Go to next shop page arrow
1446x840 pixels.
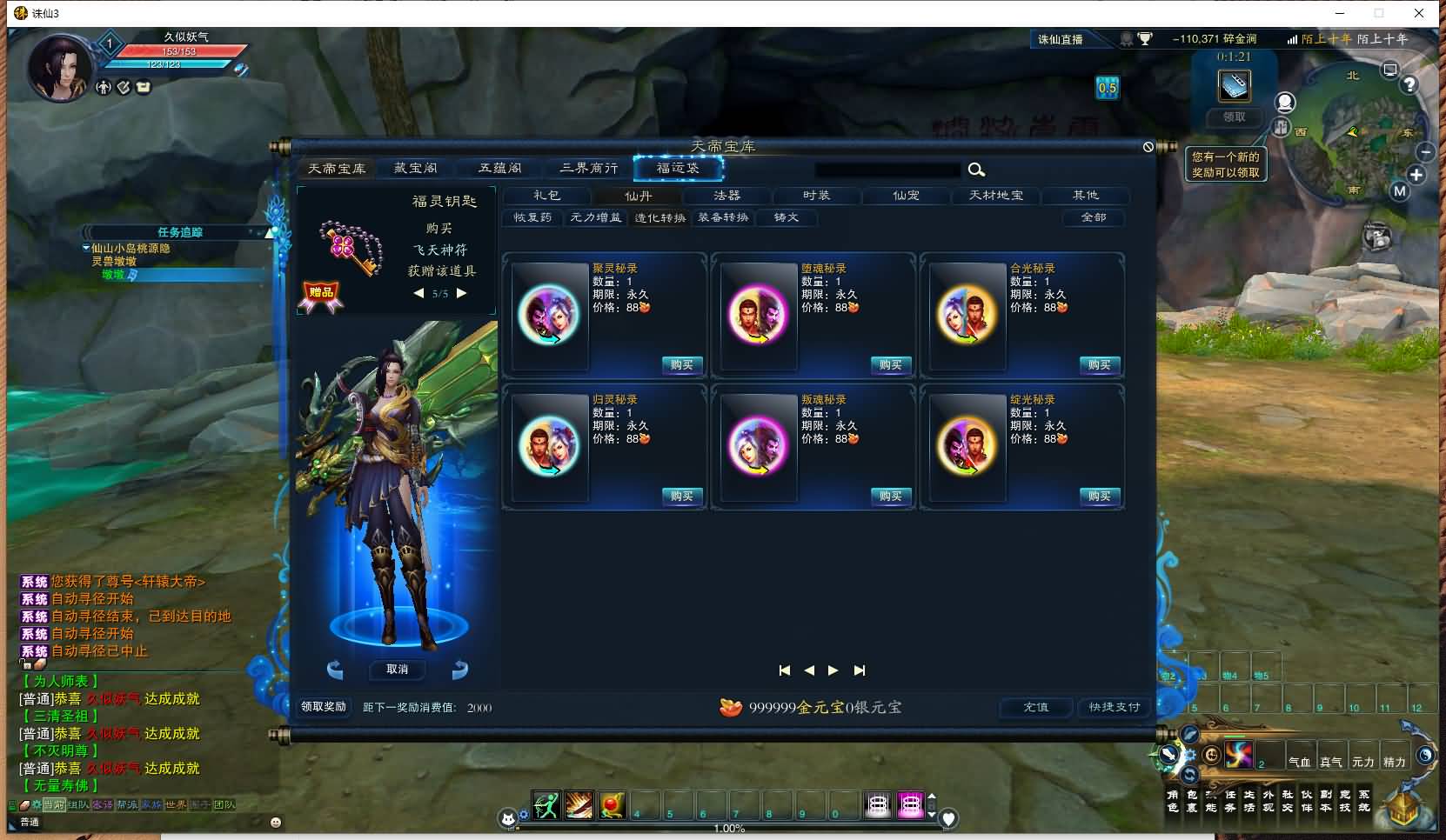tap(833, 670)
